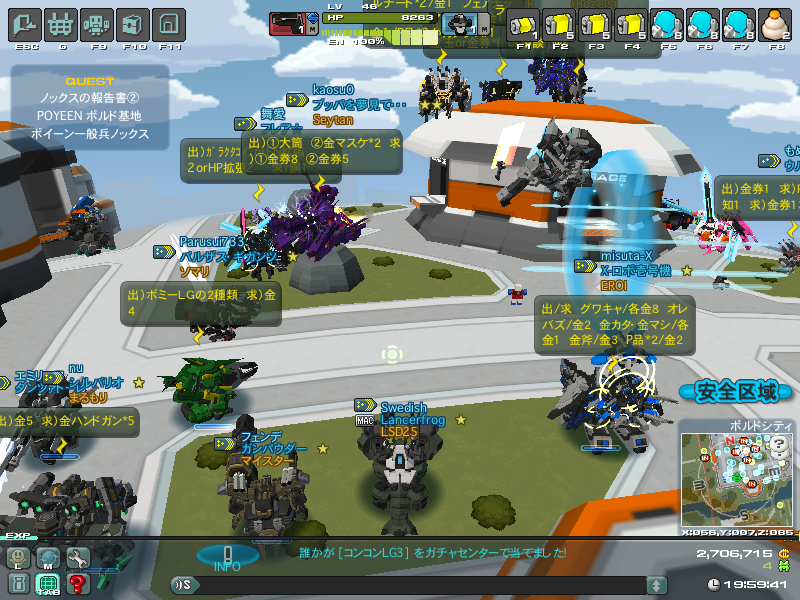This screenshot has height=600, width=800.
Task: Open the smiley face emote icon
Action: coord(18,558)
